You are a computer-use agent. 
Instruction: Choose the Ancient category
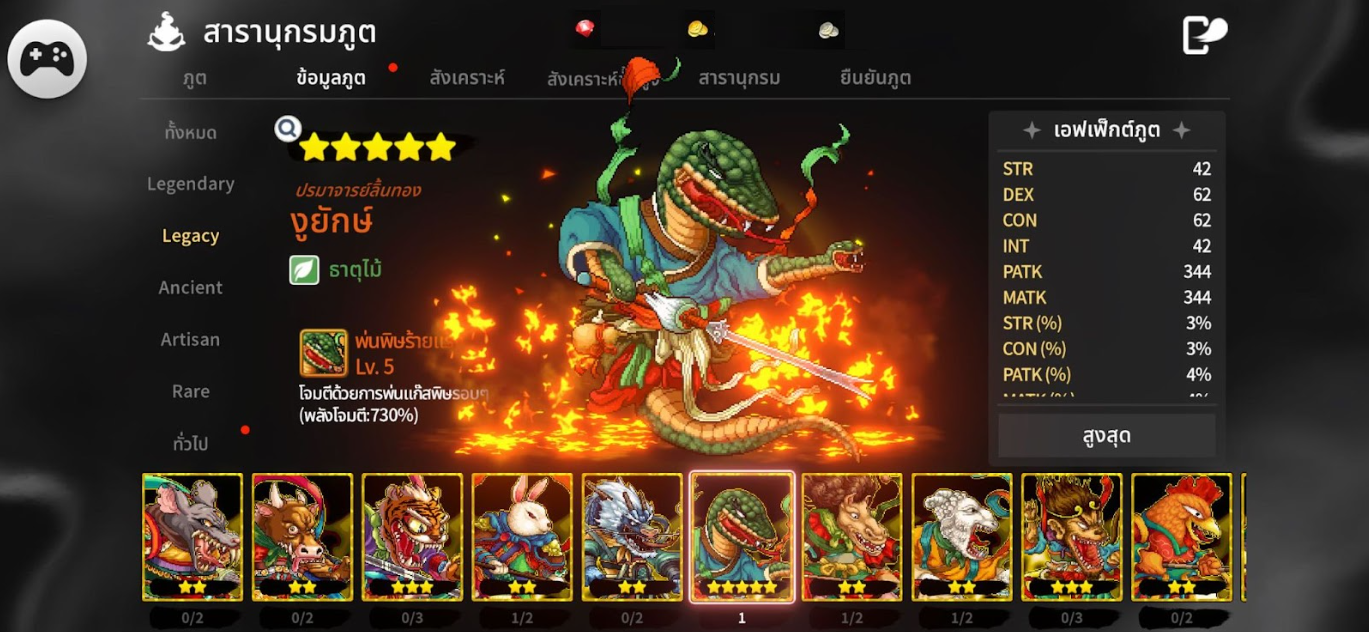point(190,288)
